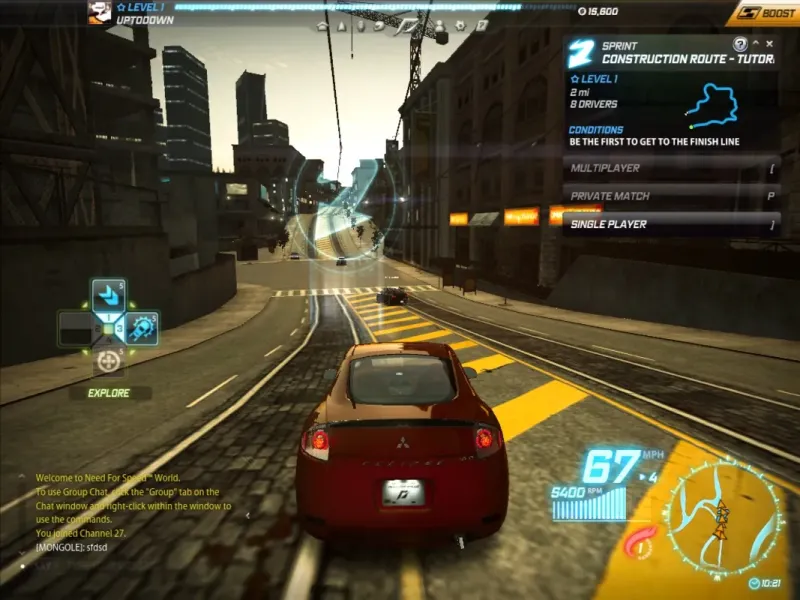The width and height of the screenshot is (800, 600).
Task: Close the Sprint event panel
Action: point(769,44)
